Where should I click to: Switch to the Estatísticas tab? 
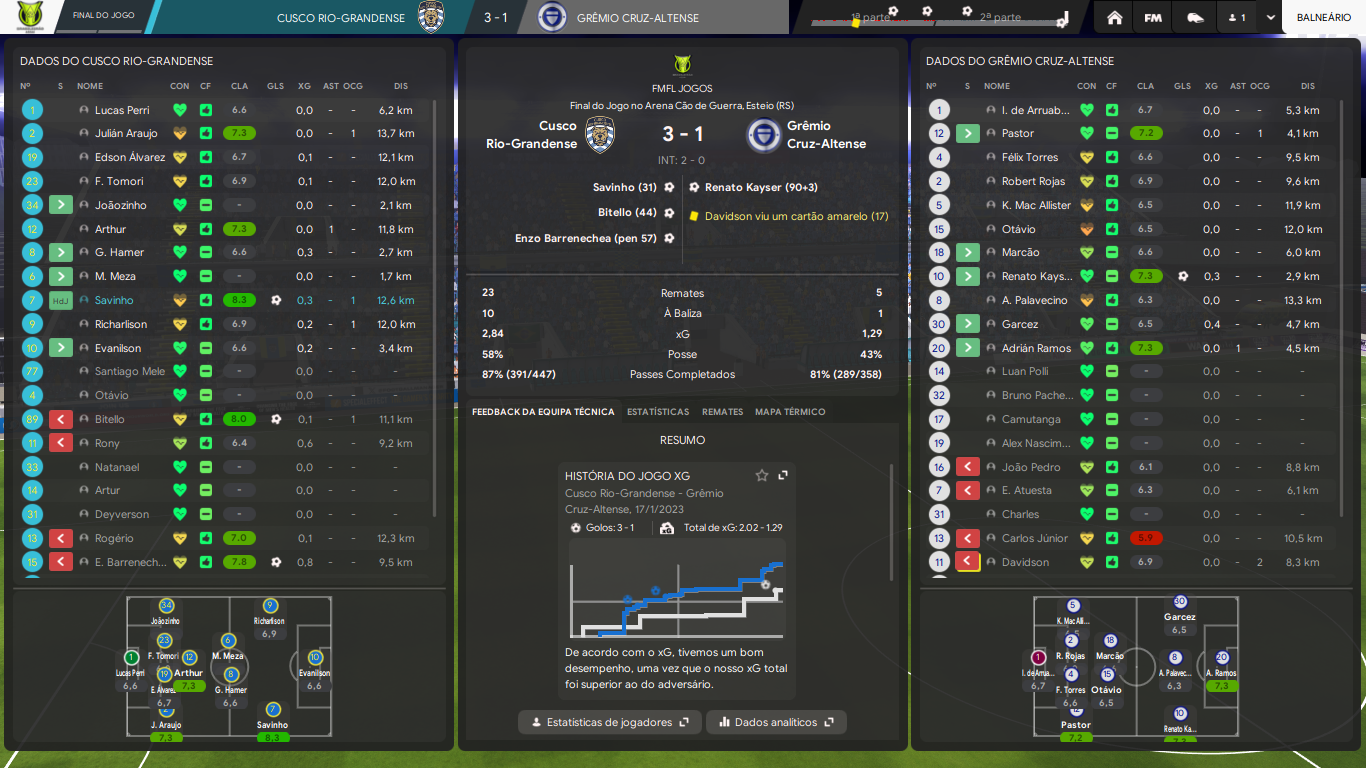[x=657, y=412]
